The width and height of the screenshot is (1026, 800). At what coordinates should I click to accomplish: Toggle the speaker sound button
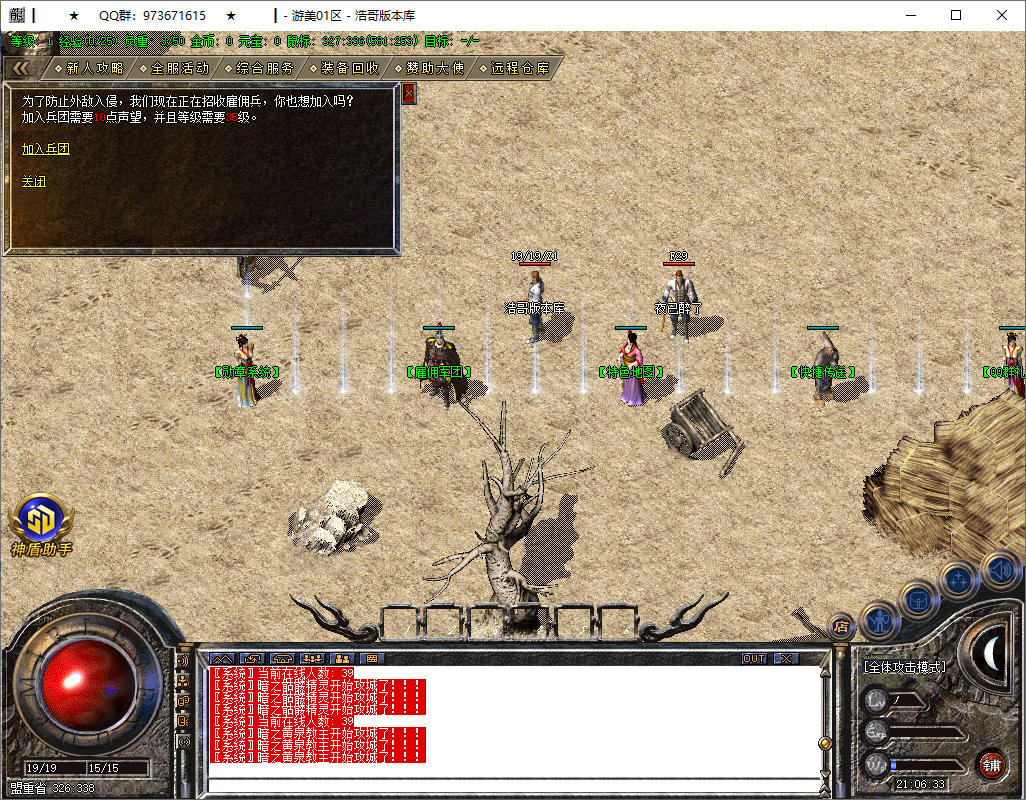point(1000,570)
